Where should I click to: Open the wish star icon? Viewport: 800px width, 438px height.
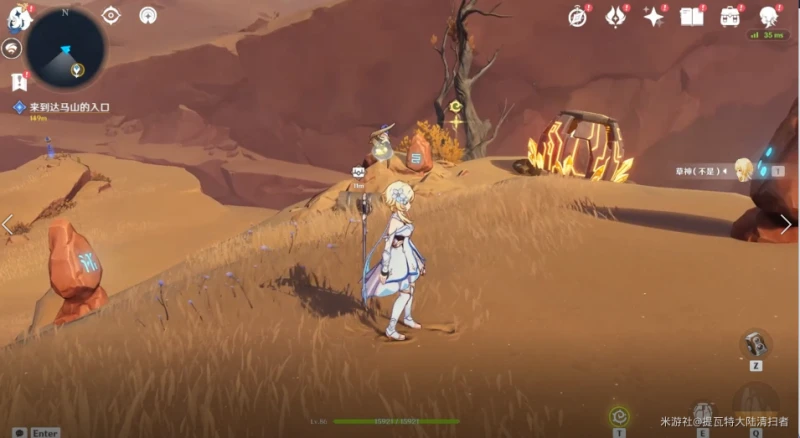point(654,16)
